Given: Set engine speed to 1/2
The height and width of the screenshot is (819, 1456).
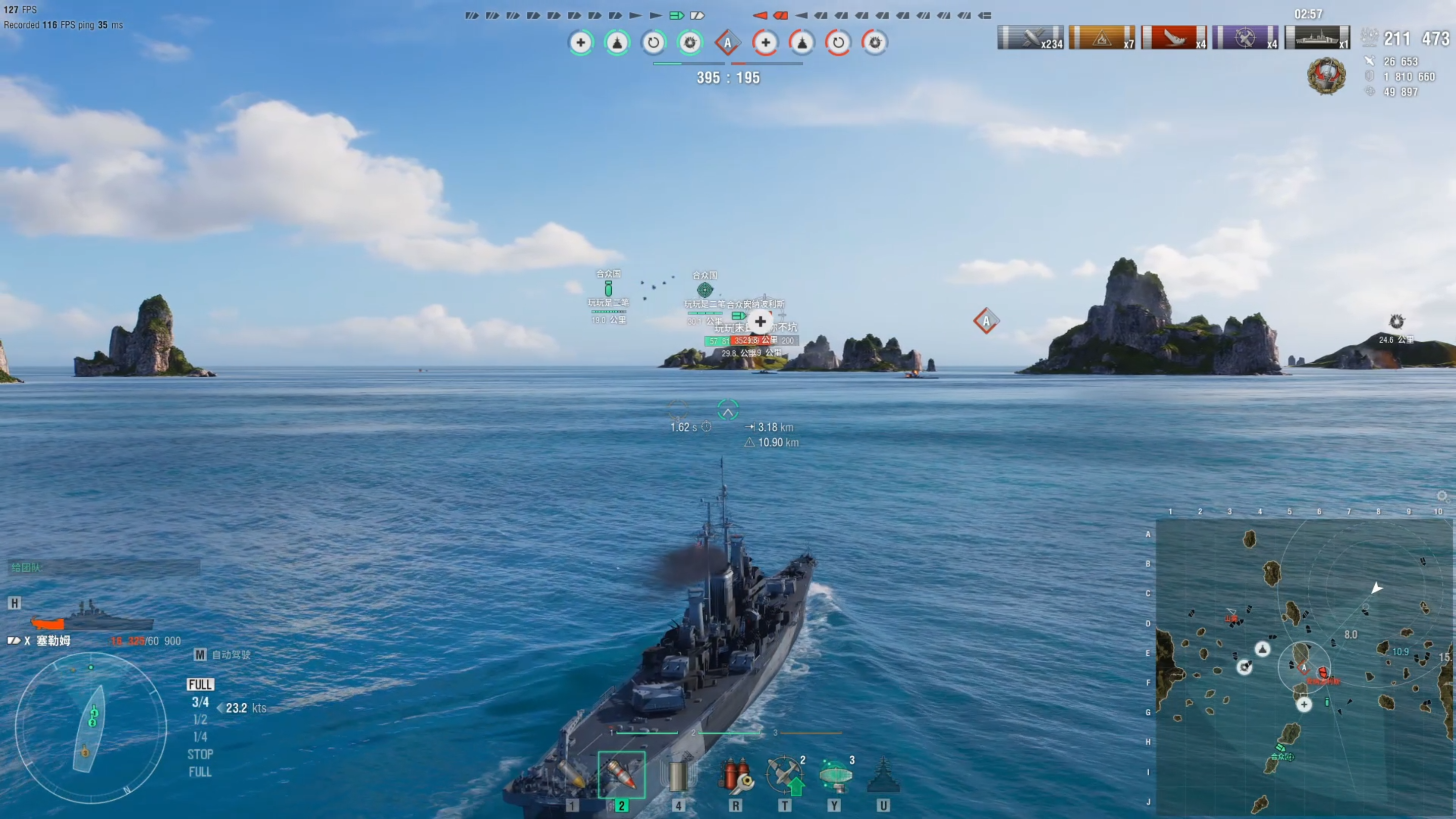Looking at the screenshot, I should pos(200,719).
